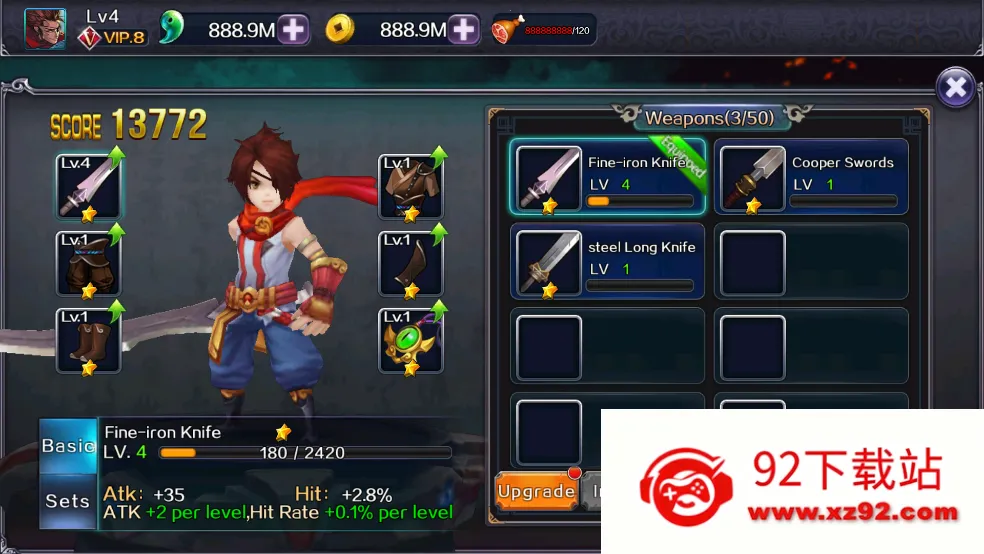
Task: Select the equipped boots slot
Action: [x=88, y=341]
